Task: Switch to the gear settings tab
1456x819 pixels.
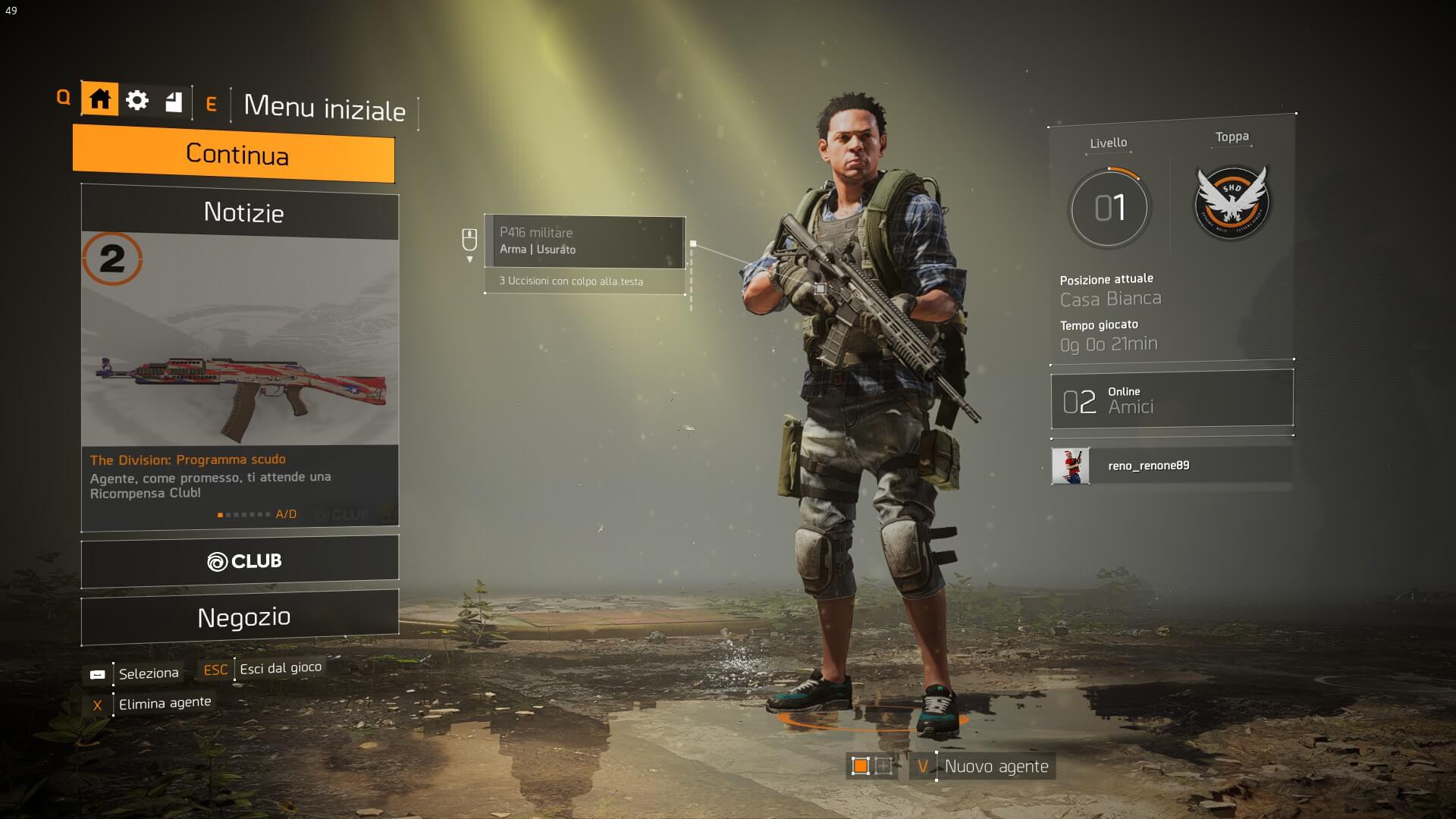Action: click(x=137, y=100)
